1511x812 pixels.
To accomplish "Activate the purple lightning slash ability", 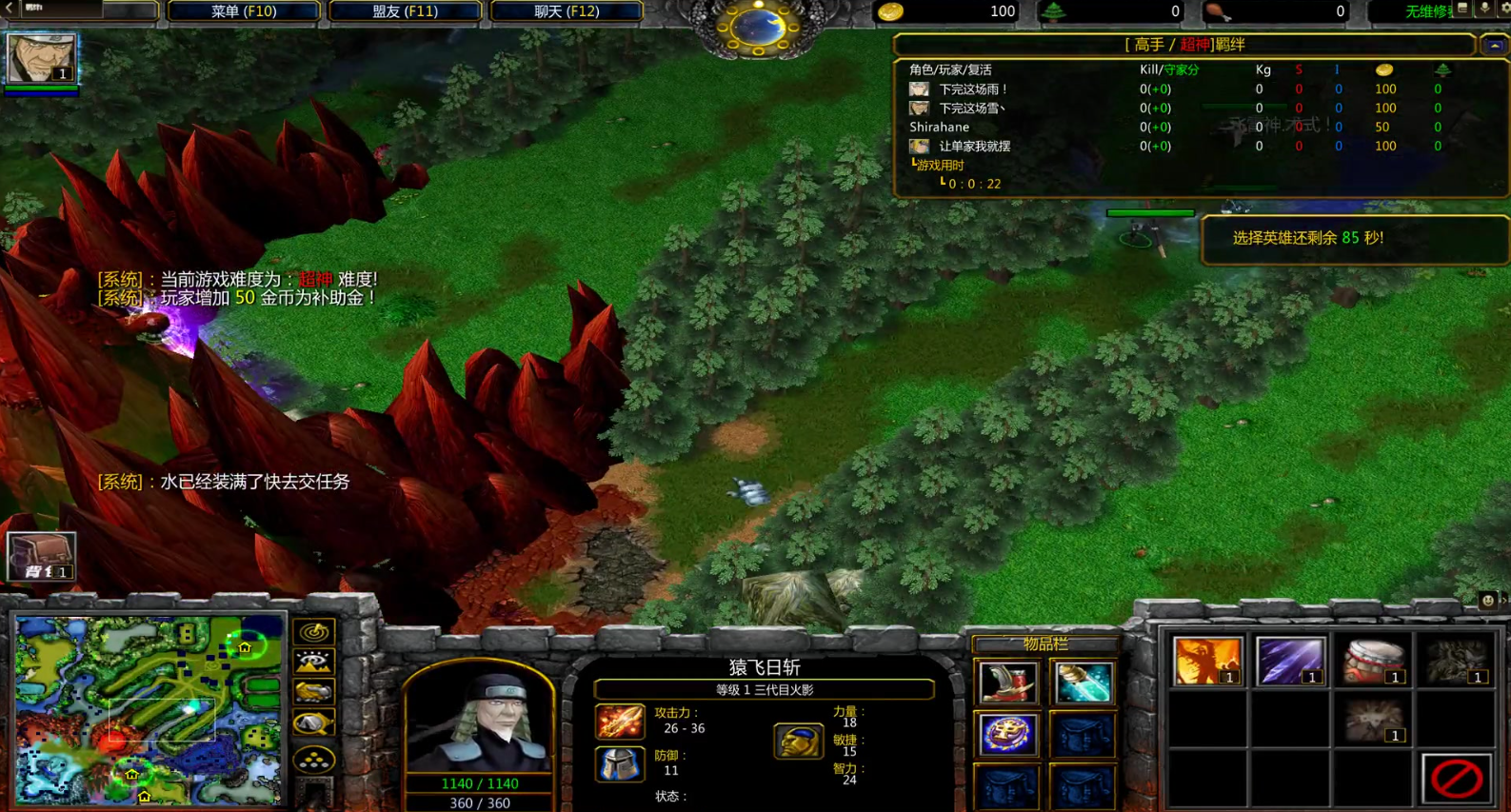I will (1290, 661).
